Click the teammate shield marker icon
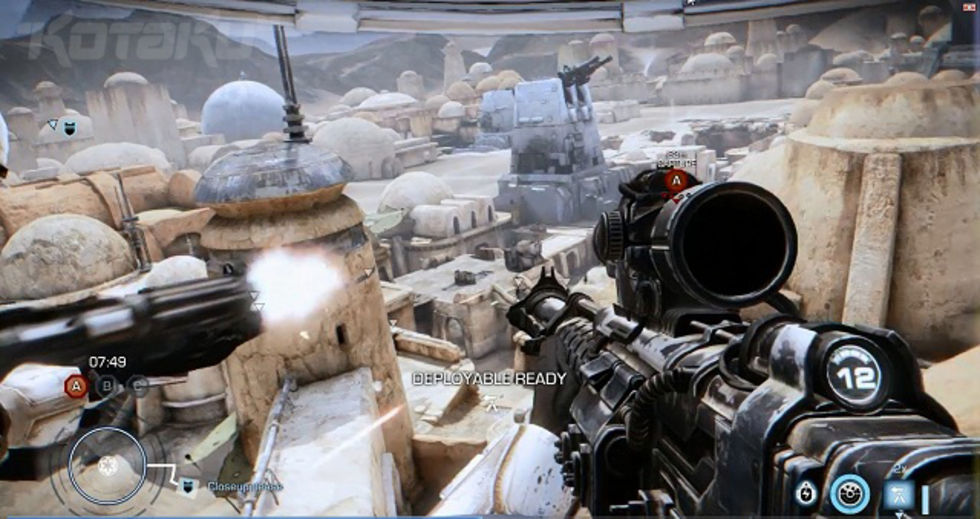 [x=70, y=126]
